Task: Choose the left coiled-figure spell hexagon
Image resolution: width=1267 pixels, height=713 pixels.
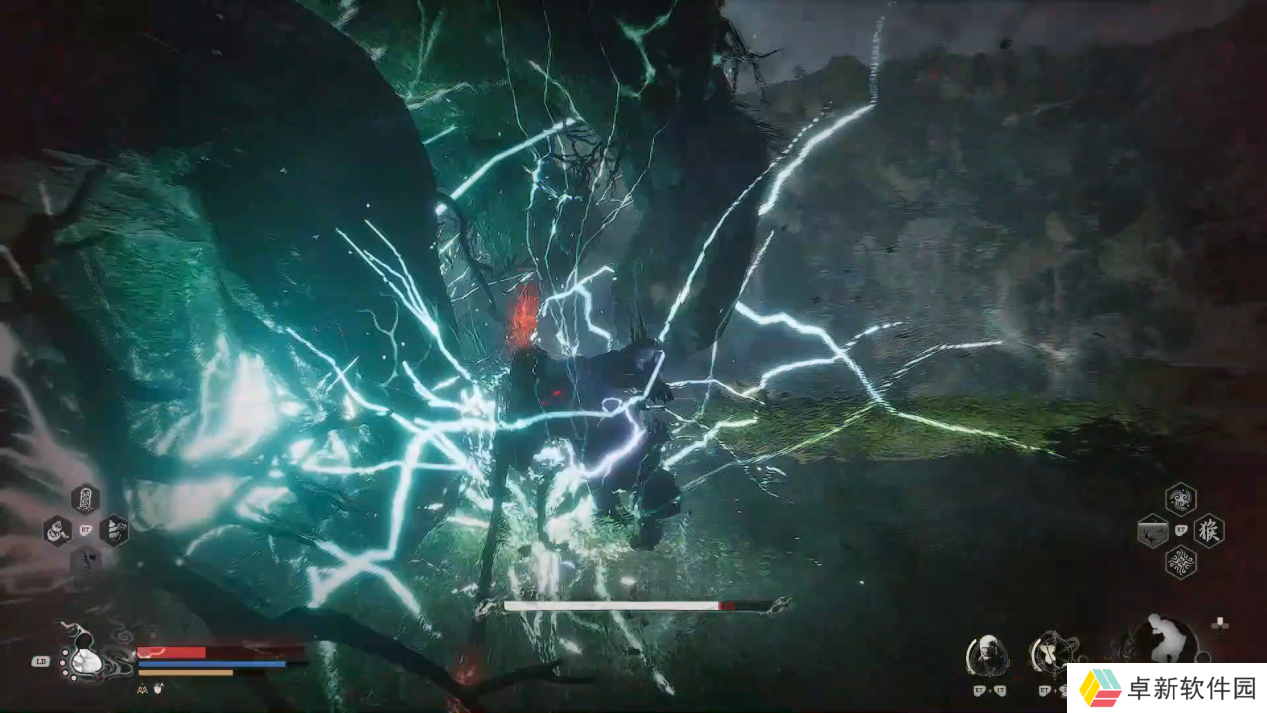Action: (57, 530)
